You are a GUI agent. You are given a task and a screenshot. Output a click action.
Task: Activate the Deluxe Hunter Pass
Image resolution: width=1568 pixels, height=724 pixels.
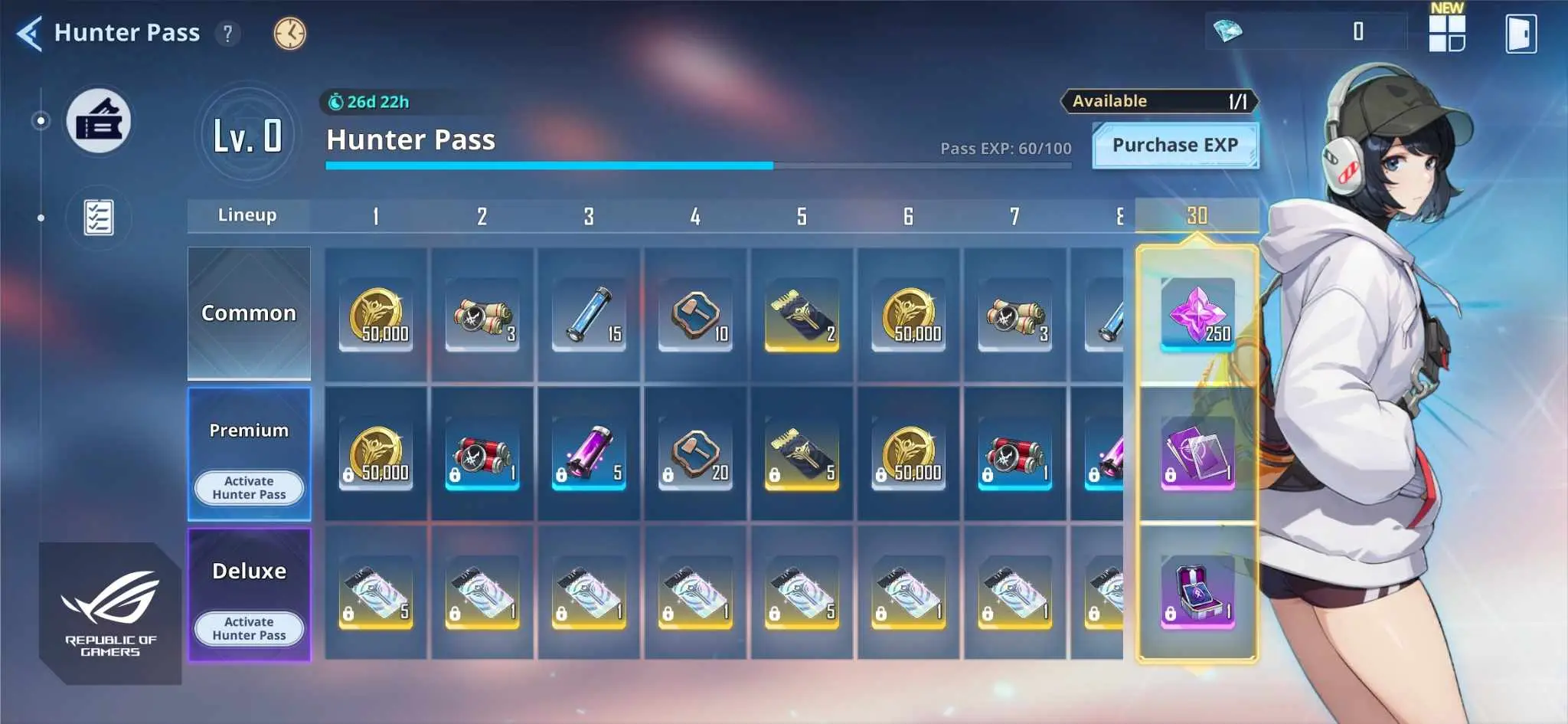click(249, 629)
